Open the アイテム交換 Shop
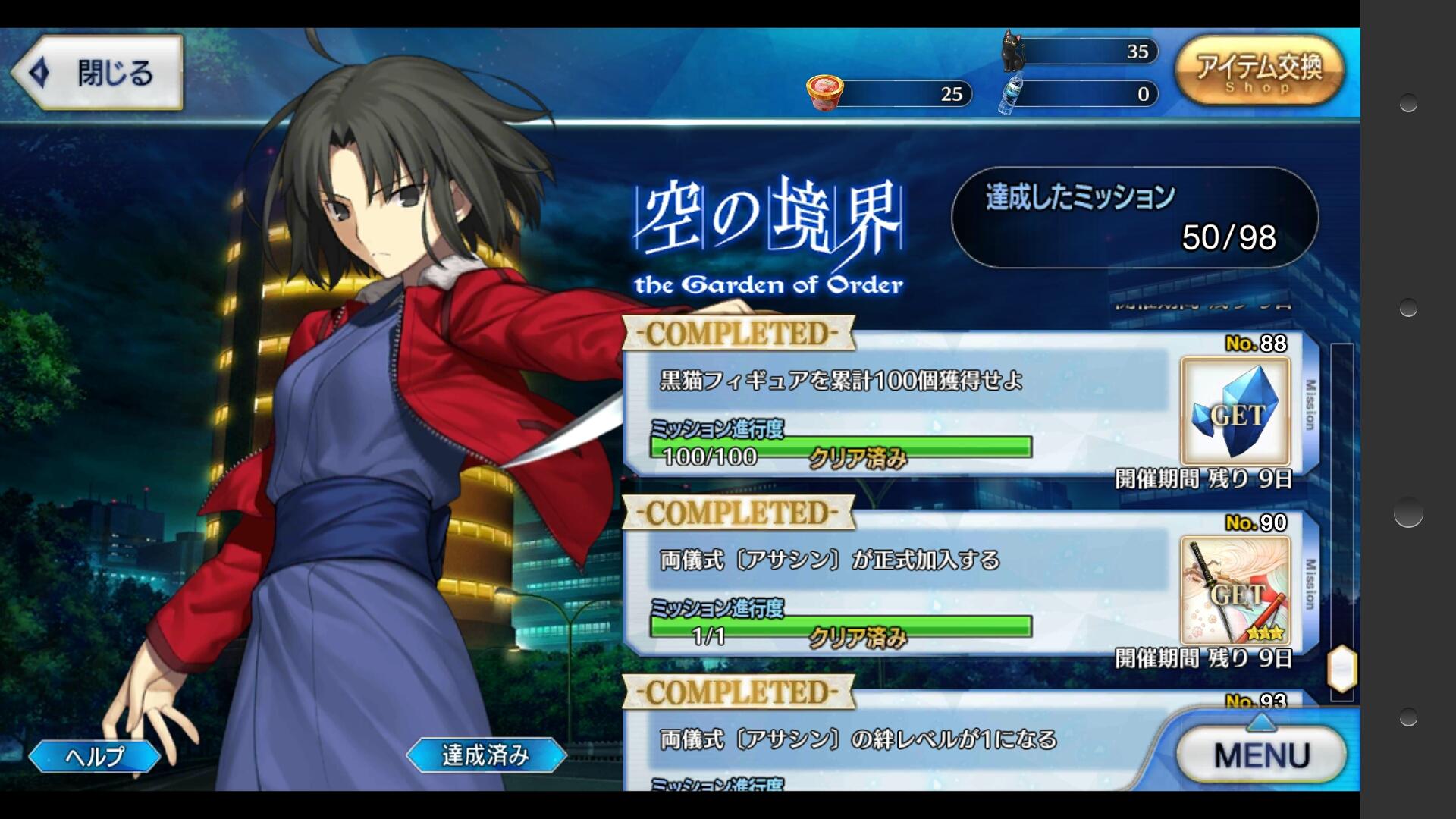Screen dimensions: 1456x819 click(1259, 71)
